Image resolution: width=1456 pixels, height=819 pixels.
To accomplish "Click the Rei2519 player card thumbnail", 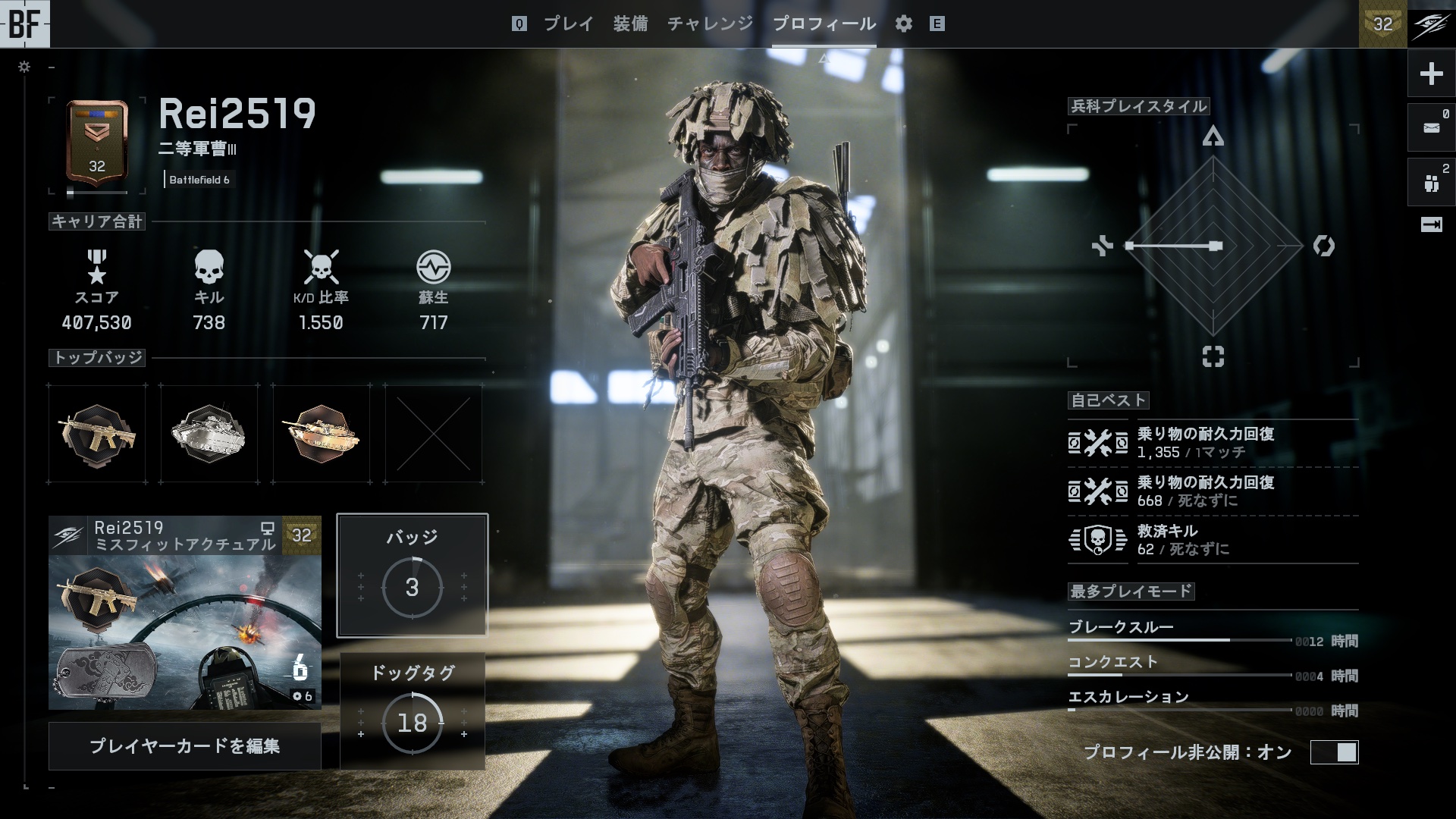I will point(185,613).
